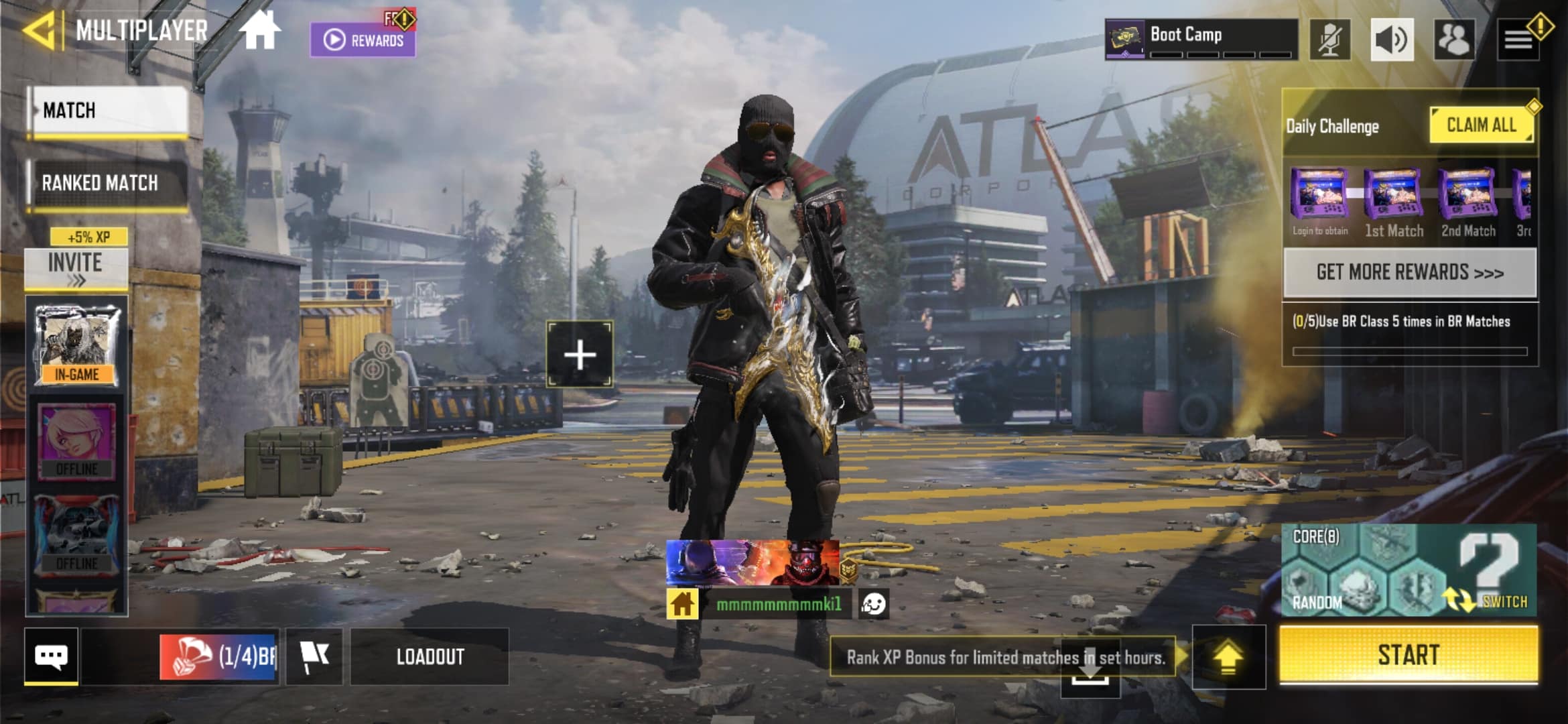Tap Get More Rewards
1568x724 pixels.
(1410, 272)
